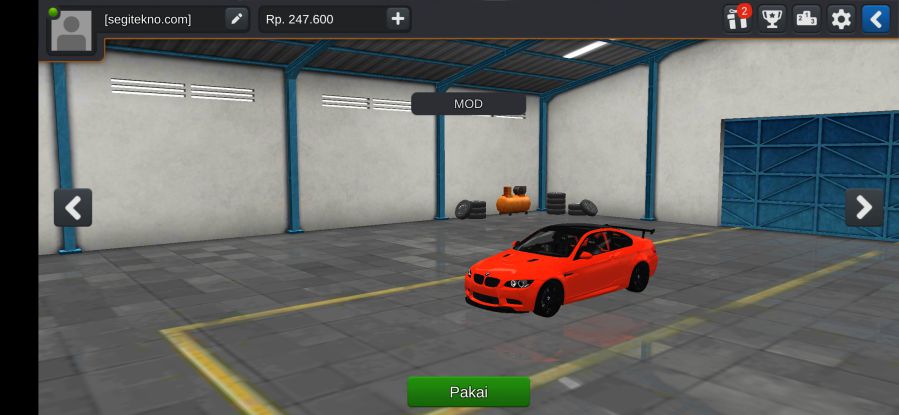Edit the player name with pencil icon

pos(236,19)
